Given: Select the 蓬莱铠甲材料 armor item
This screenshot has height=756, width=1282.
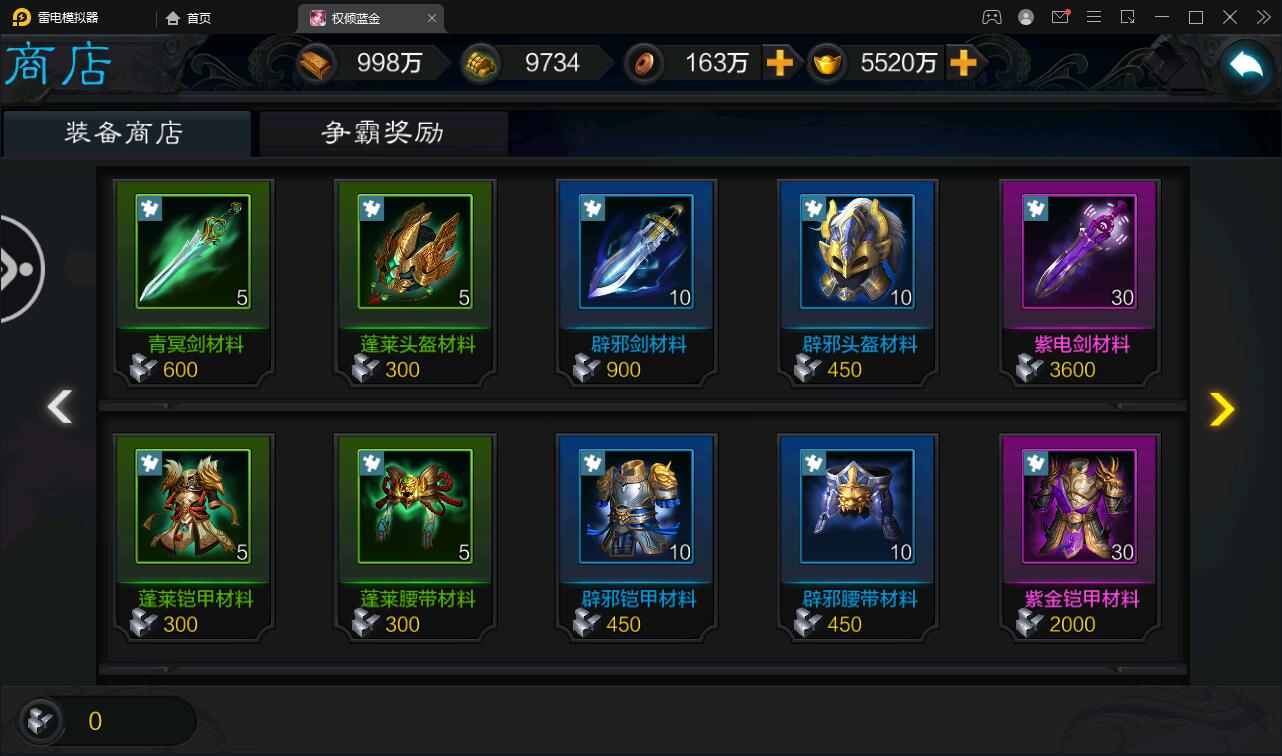Looking at the screenshot, I should coord(194,507).
